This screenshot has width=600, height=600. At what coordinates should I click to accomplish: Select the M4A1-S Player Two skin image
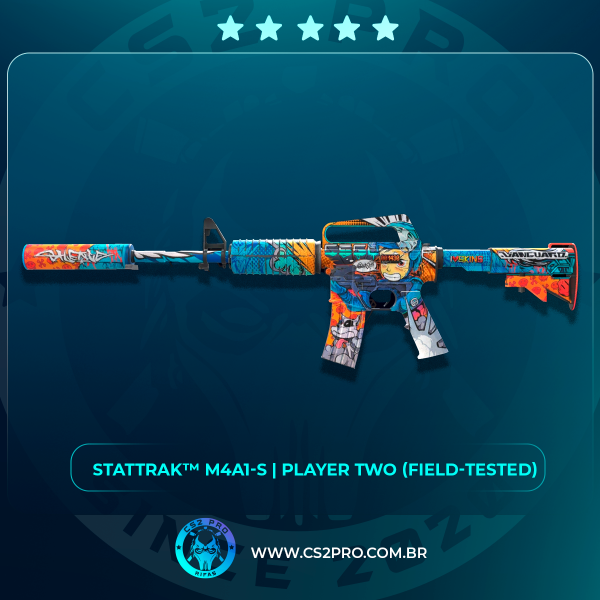point(300,280)
